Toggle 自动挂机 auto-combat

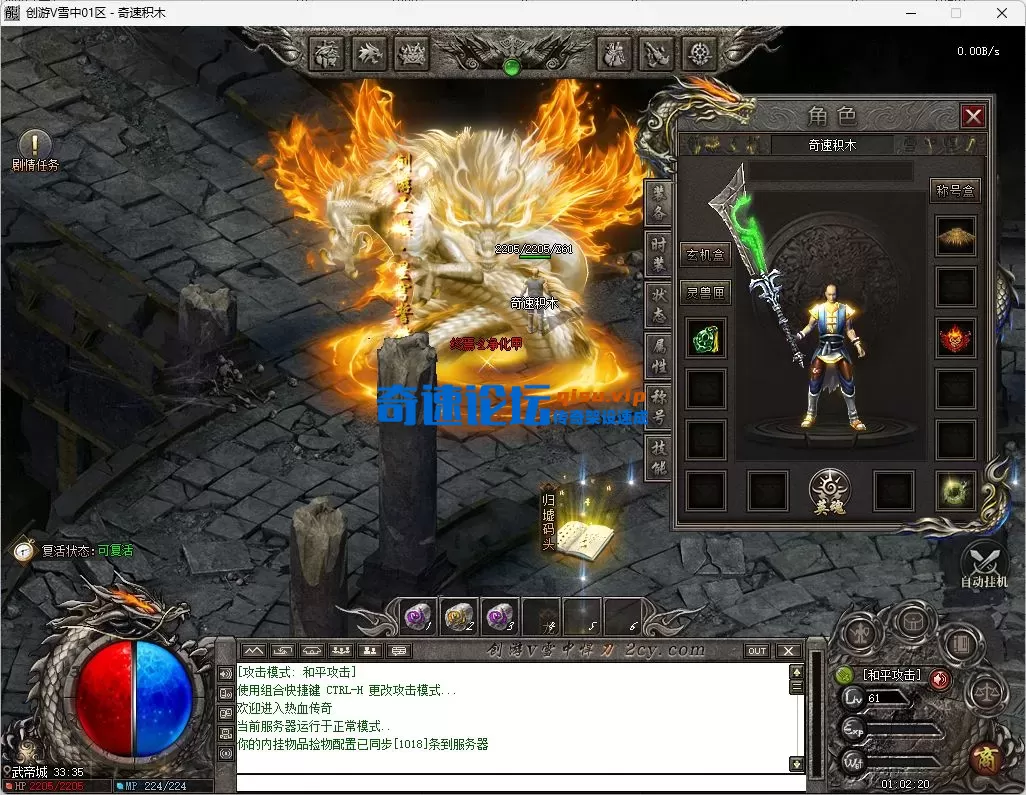984,564
